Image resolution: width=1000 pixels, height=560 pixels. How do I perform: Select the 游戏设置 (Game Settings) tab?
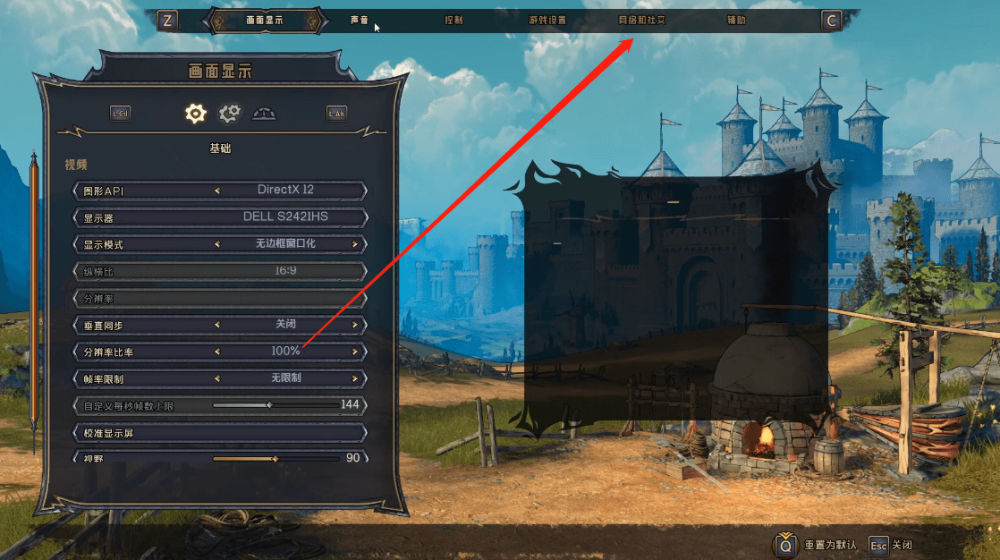(547, 20)
